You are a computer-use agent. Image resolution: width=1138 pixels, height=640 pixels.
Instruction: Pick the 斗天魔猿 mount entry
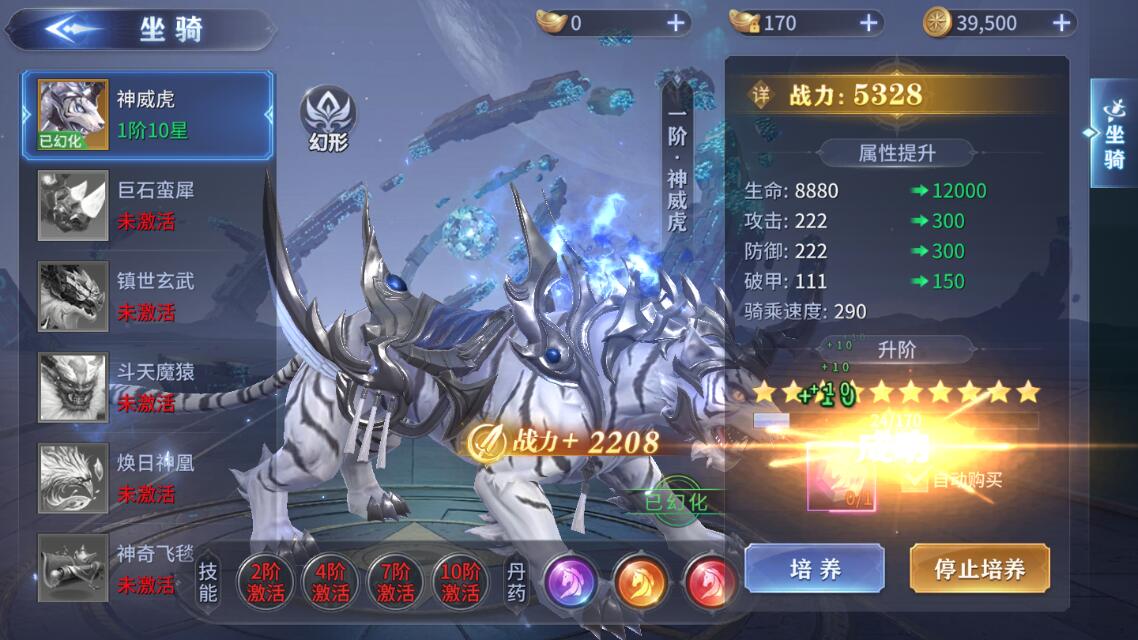point(146,387)
